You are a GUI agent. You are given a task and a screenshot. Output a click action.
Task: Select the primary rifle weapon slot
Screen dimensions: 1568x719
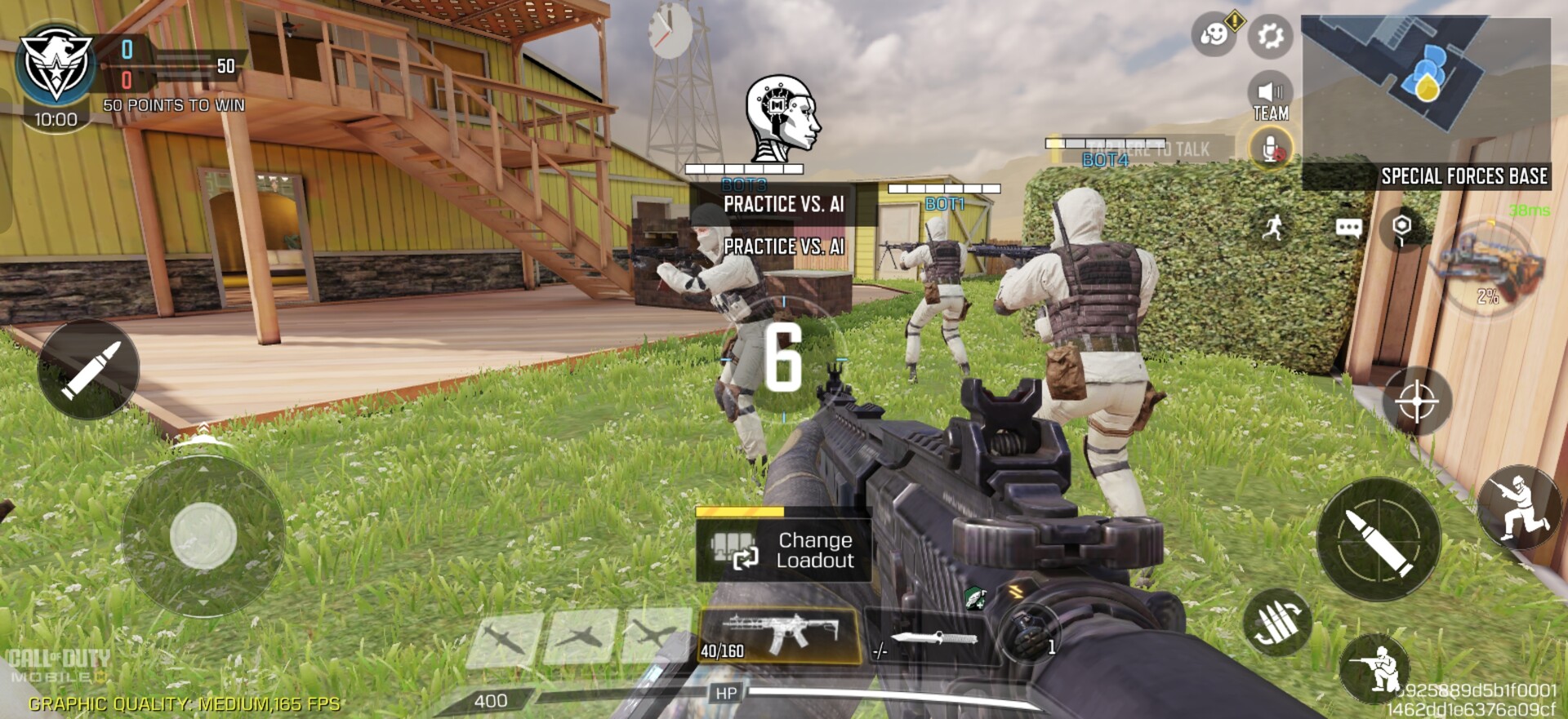(778, 635)
